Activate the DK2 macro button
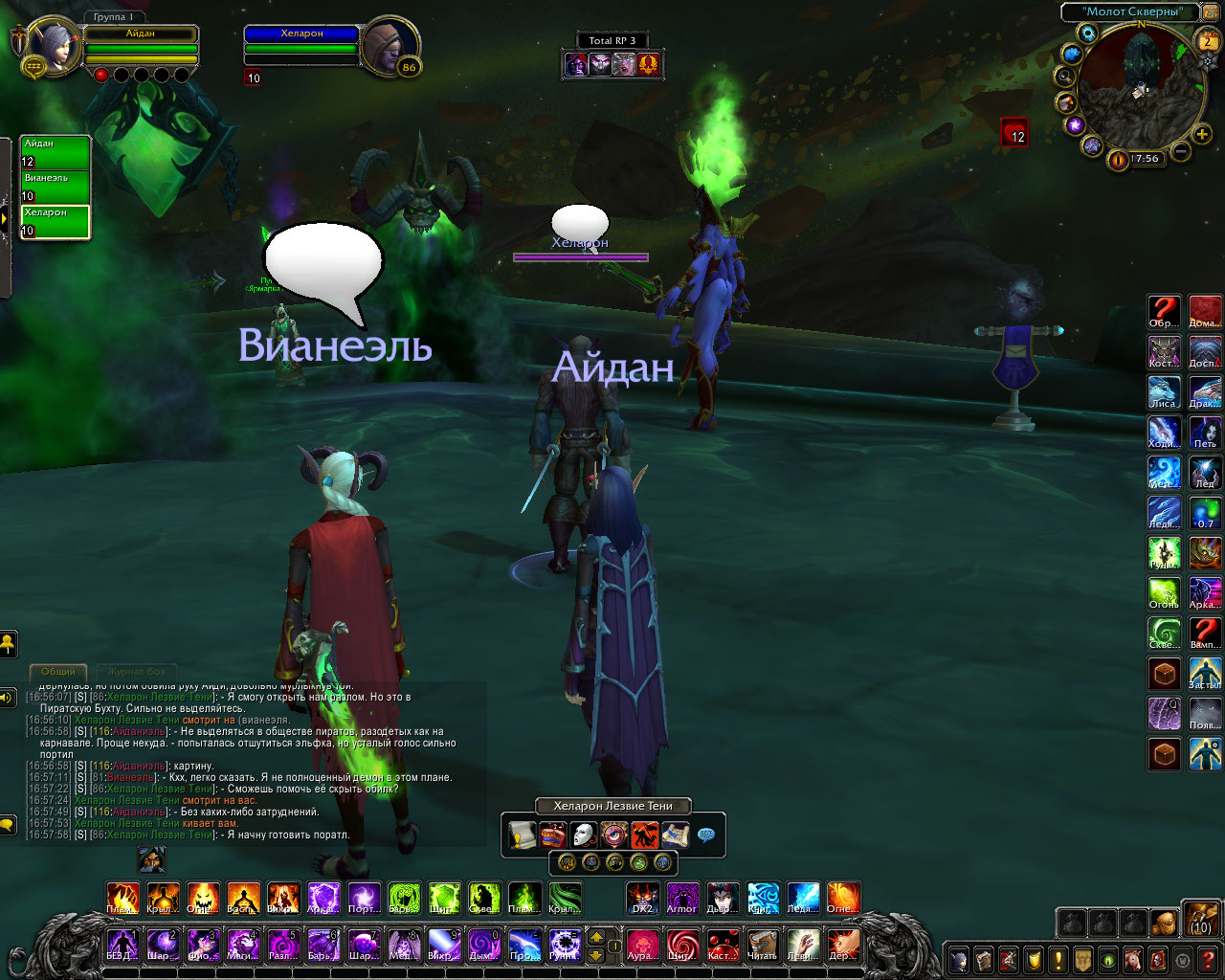Image resolution: width=1225 pixels, height=980 pixels. coord(642,898)
